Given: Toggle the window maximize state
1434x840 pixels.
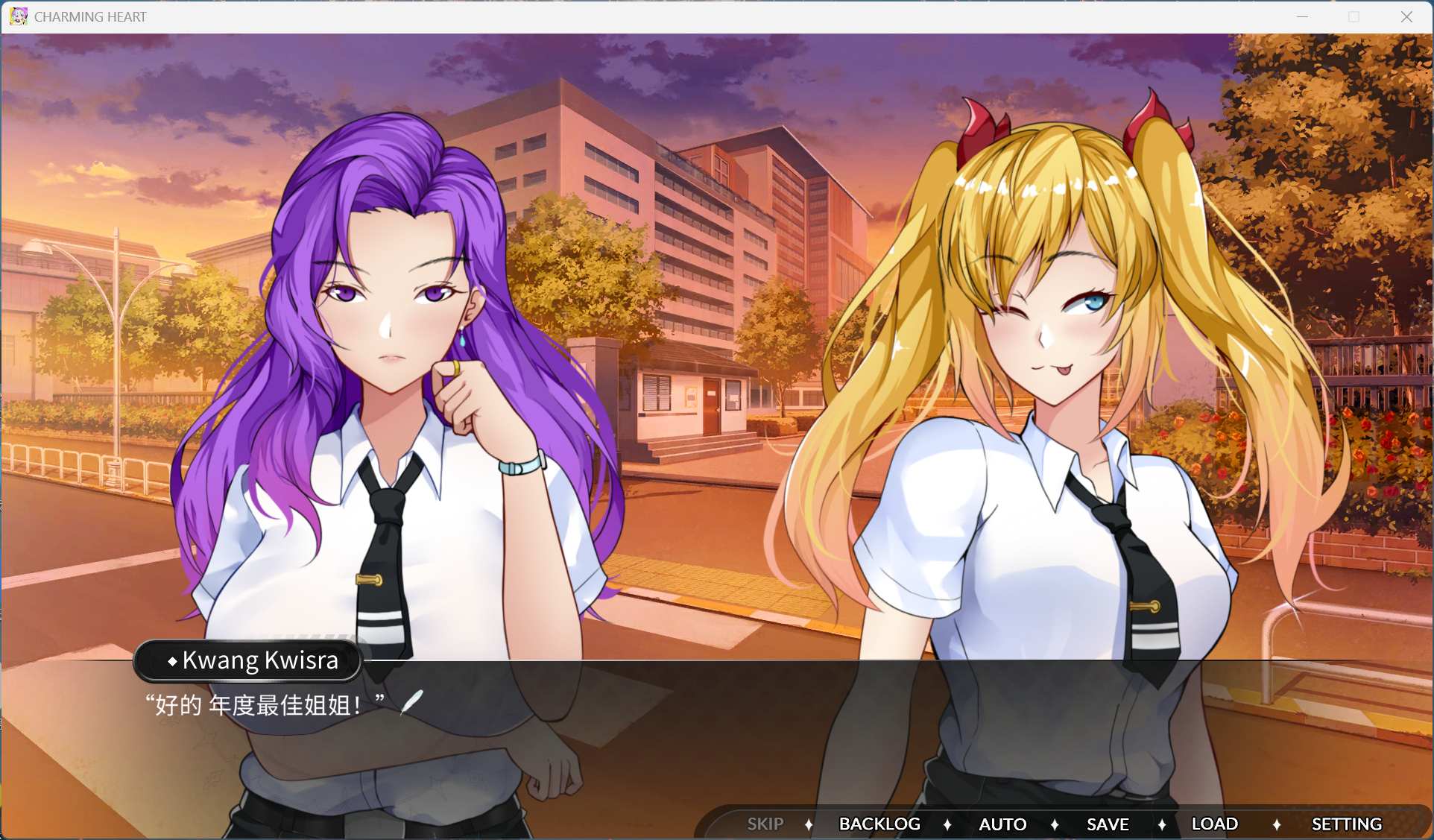Looking at the screenshot, I should [1353, 16].
